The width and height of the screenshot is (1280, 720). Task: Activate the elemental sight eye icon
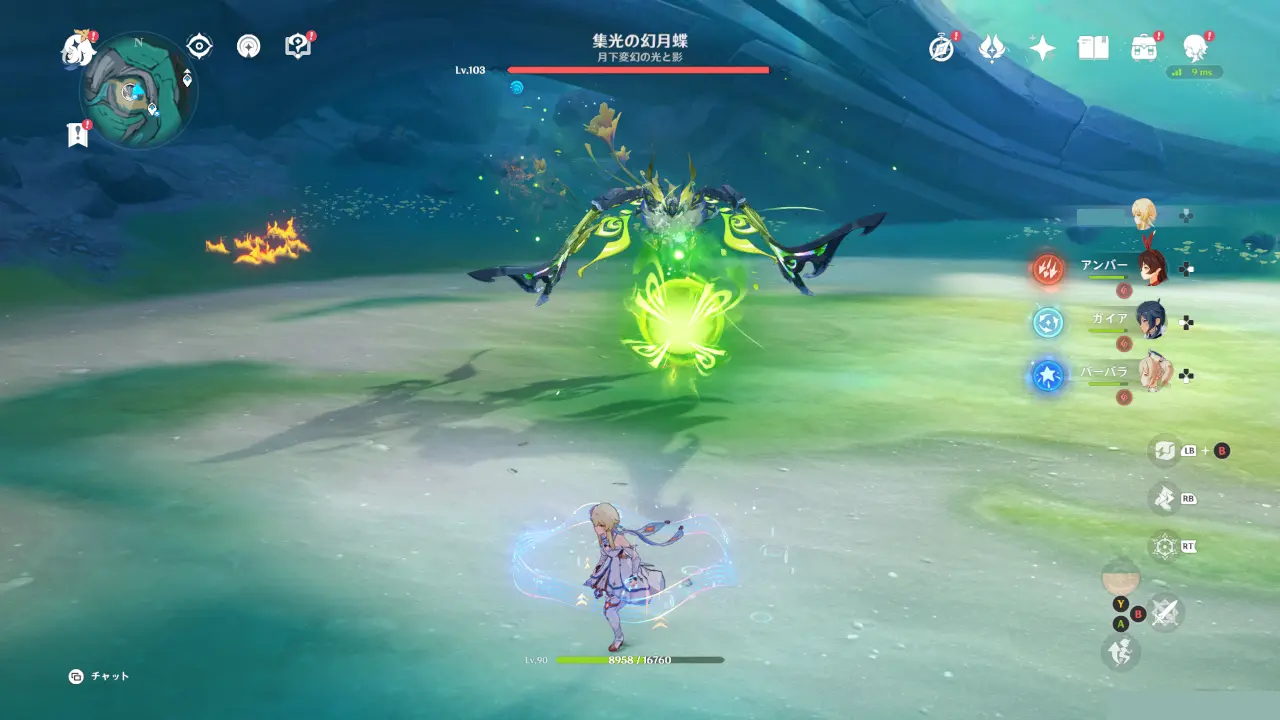click(199, 46)
